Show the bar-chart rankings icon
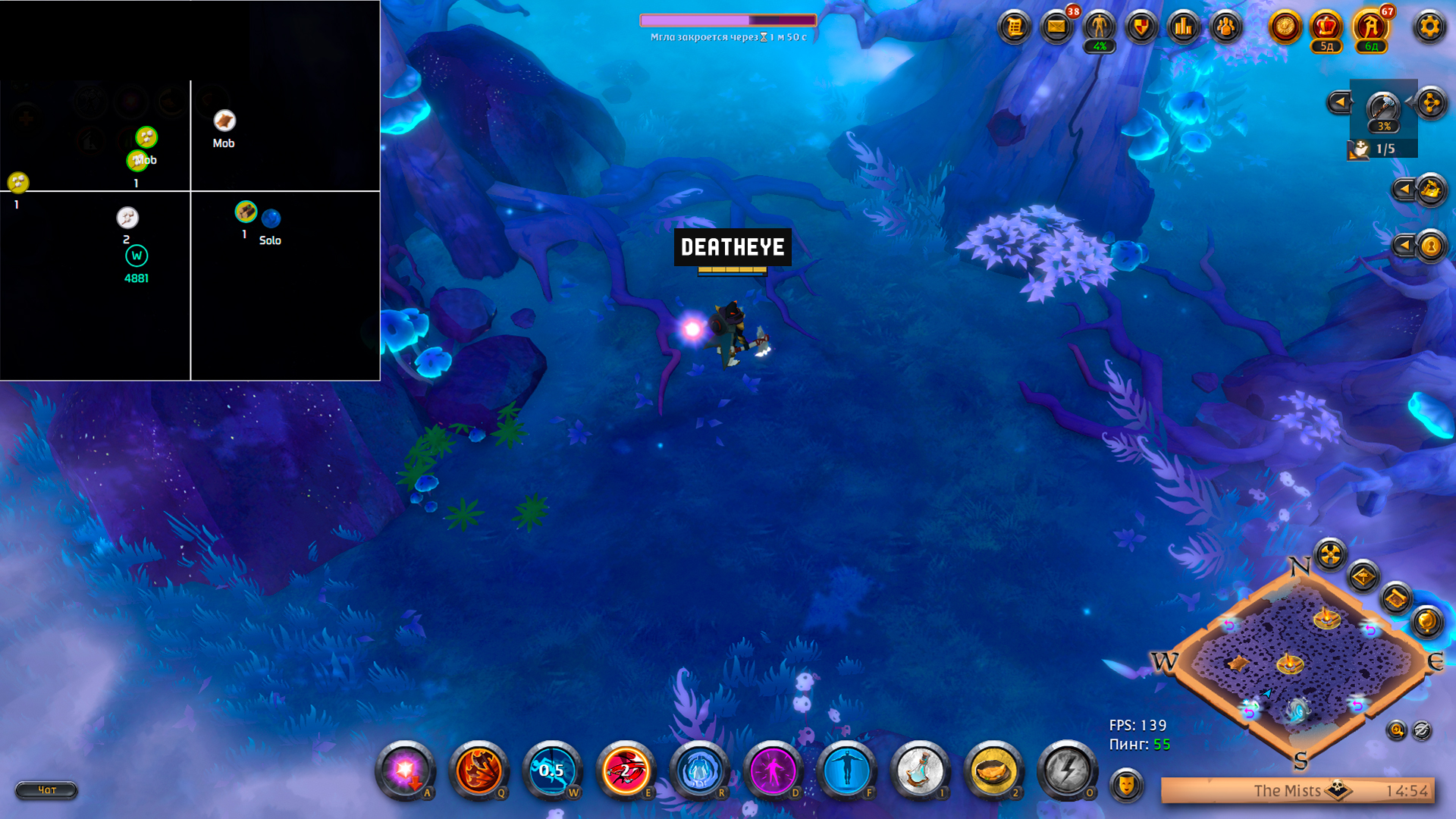1456x819 pixels. [1183, 28]
